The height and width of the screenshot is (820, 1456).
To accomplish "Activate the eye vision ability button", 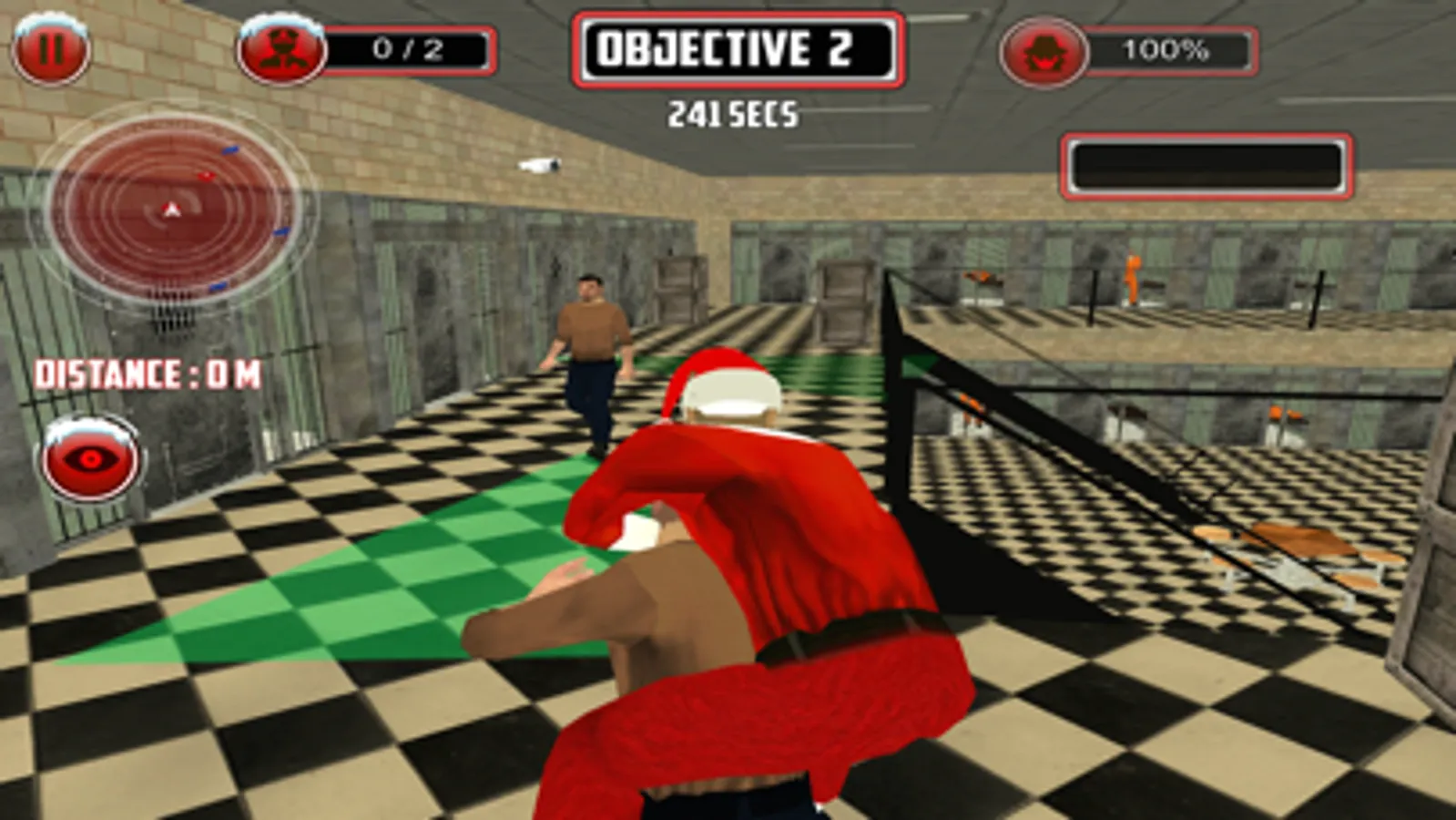I will (x=88, y=459).
